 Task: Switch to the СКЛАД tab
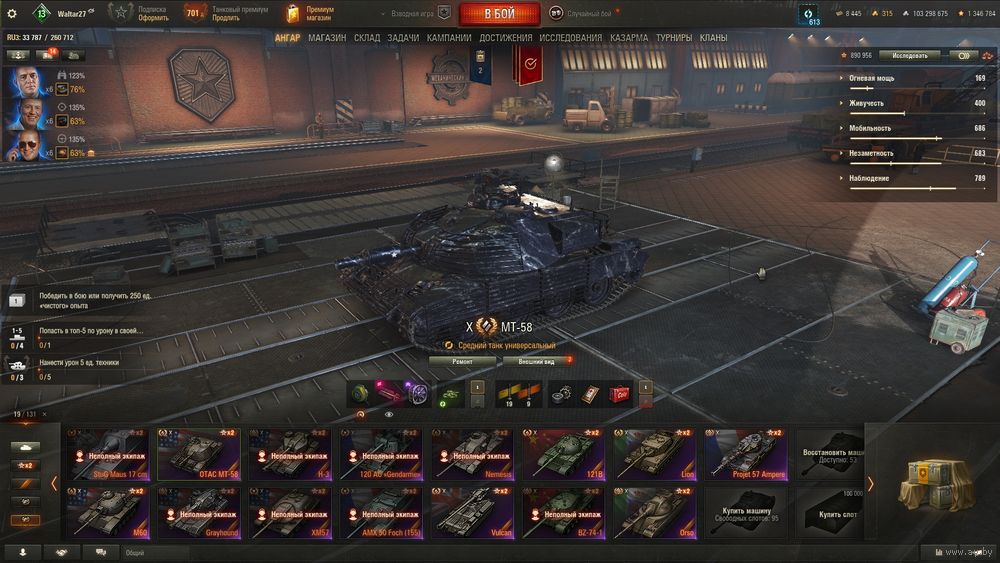(367, 38)
